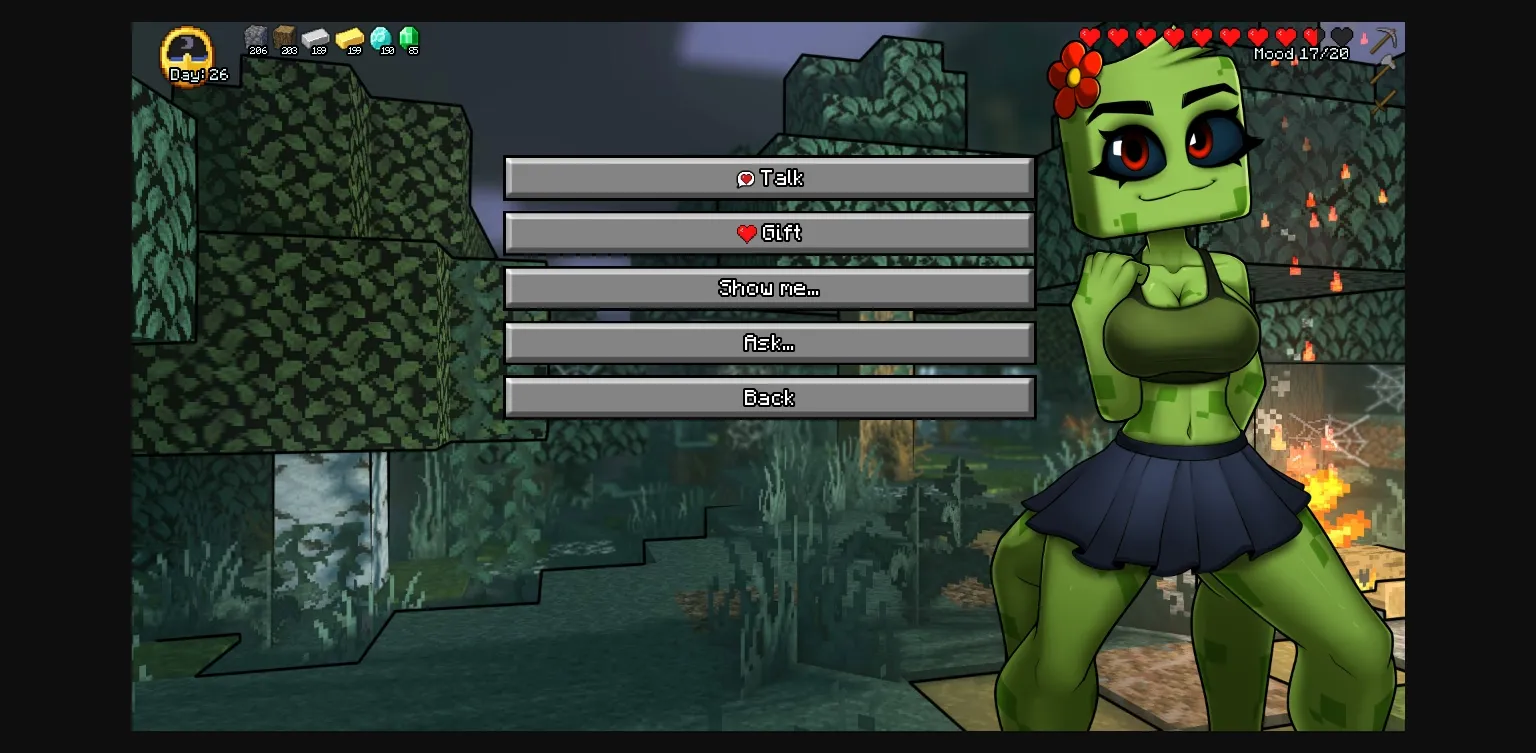
Task: Click the pink mushroom icon near the pickaxe
Action: click(1363, 38)
